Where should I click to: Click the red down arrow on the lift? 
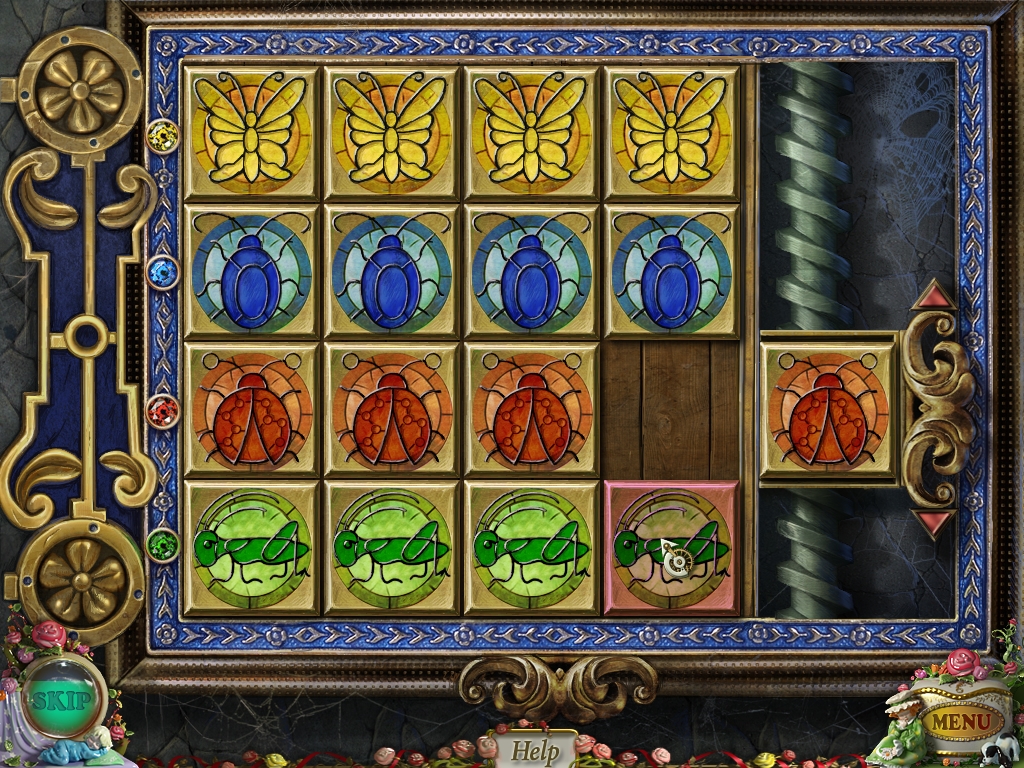tap(933, 523)
